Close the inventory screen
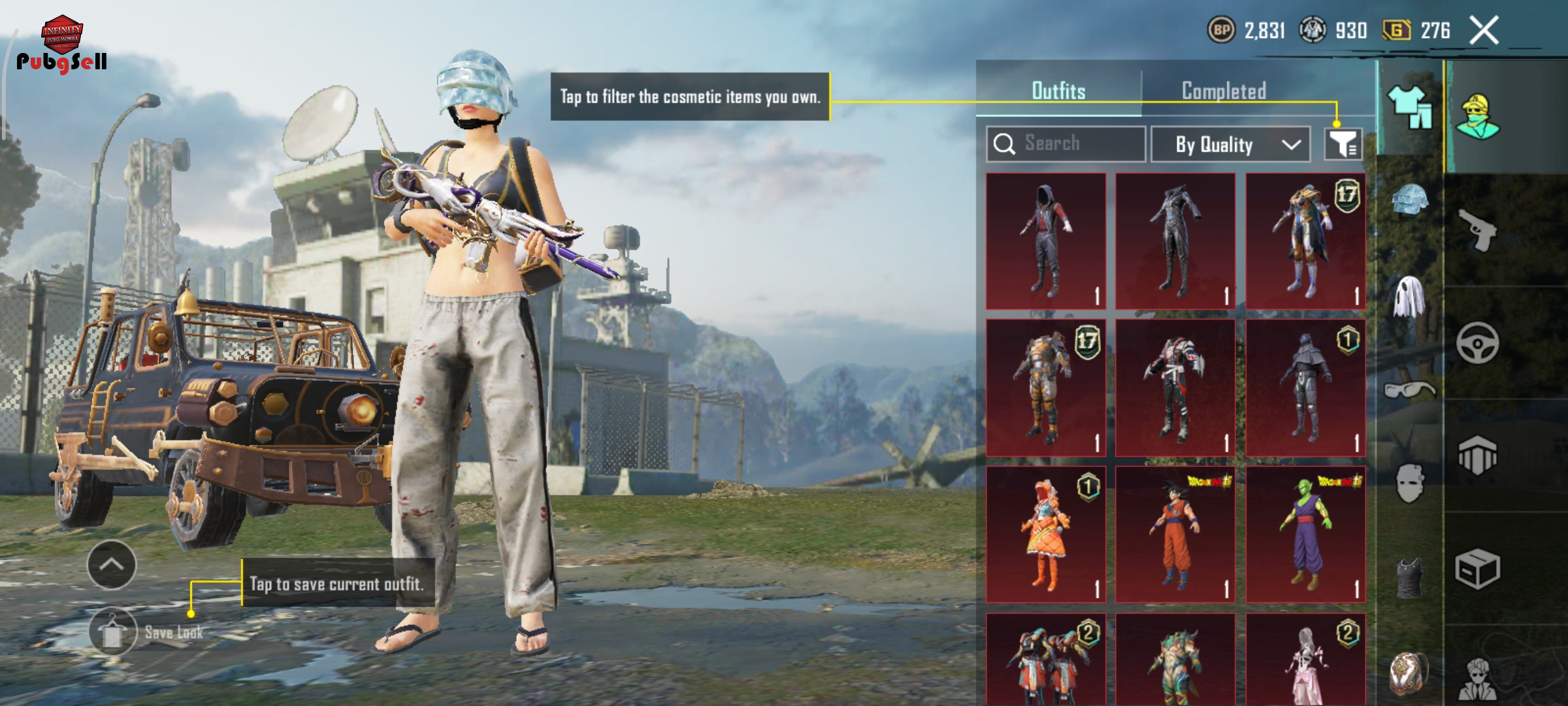 (x=1484, y=31)
